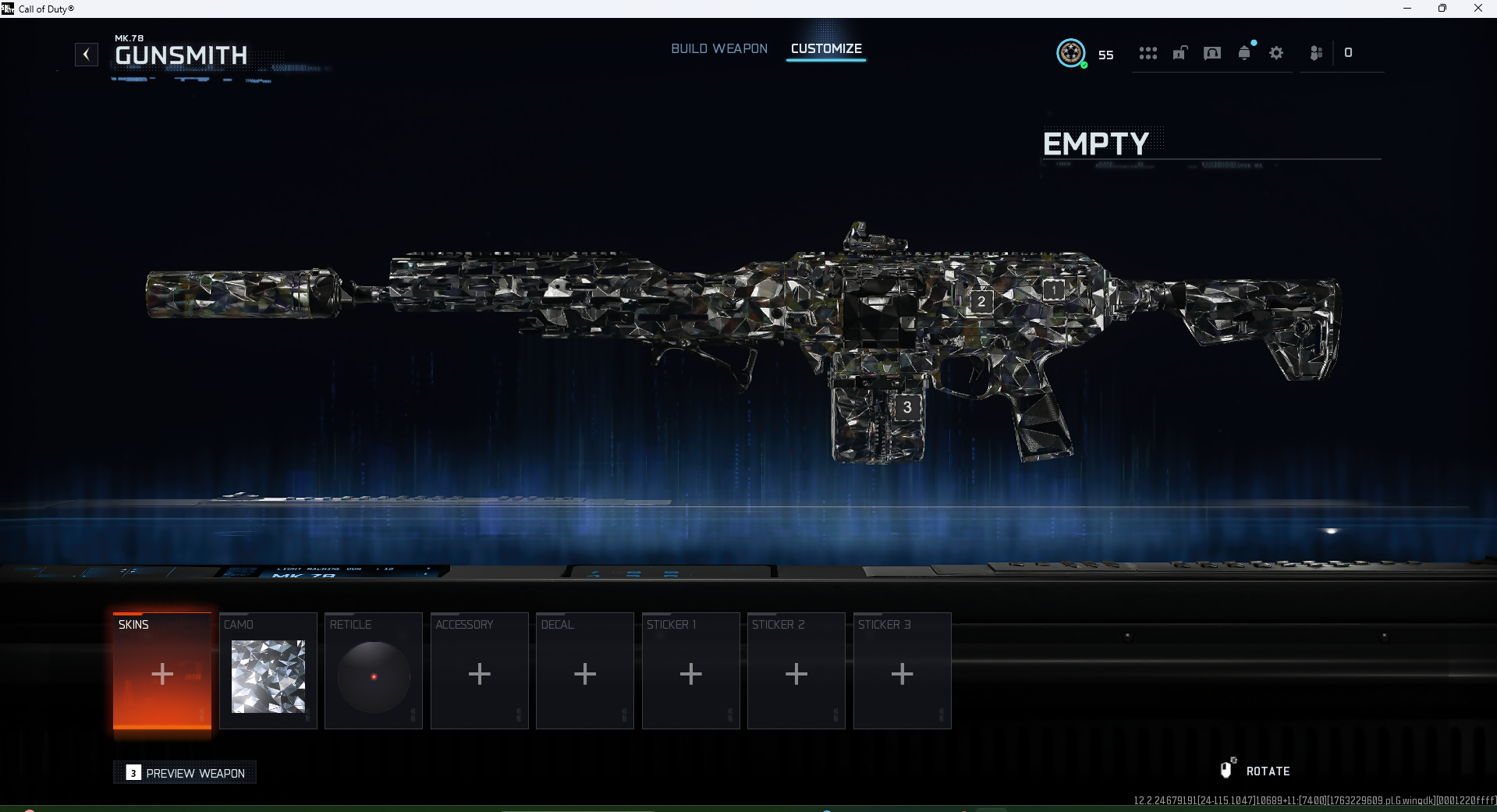
Task: Minimize the Call of Duty window
Action: (x=1407, y=9)
